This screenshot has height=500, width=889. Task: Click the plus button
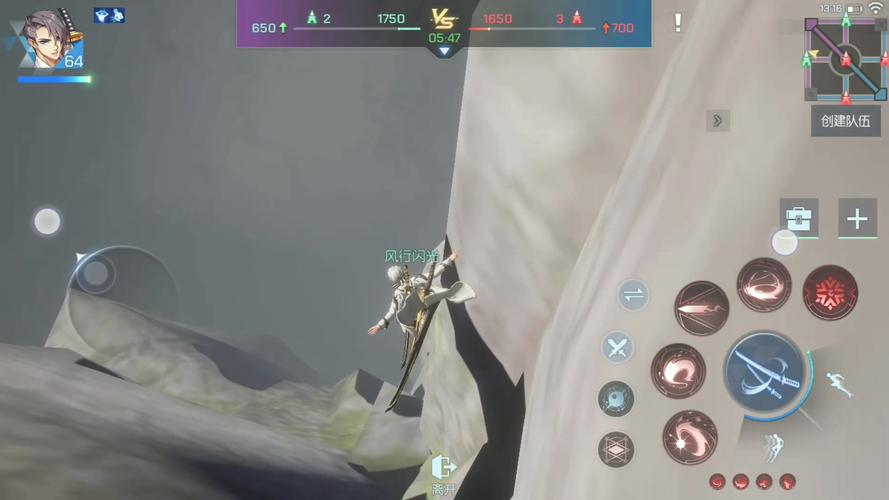coord(857,219)
